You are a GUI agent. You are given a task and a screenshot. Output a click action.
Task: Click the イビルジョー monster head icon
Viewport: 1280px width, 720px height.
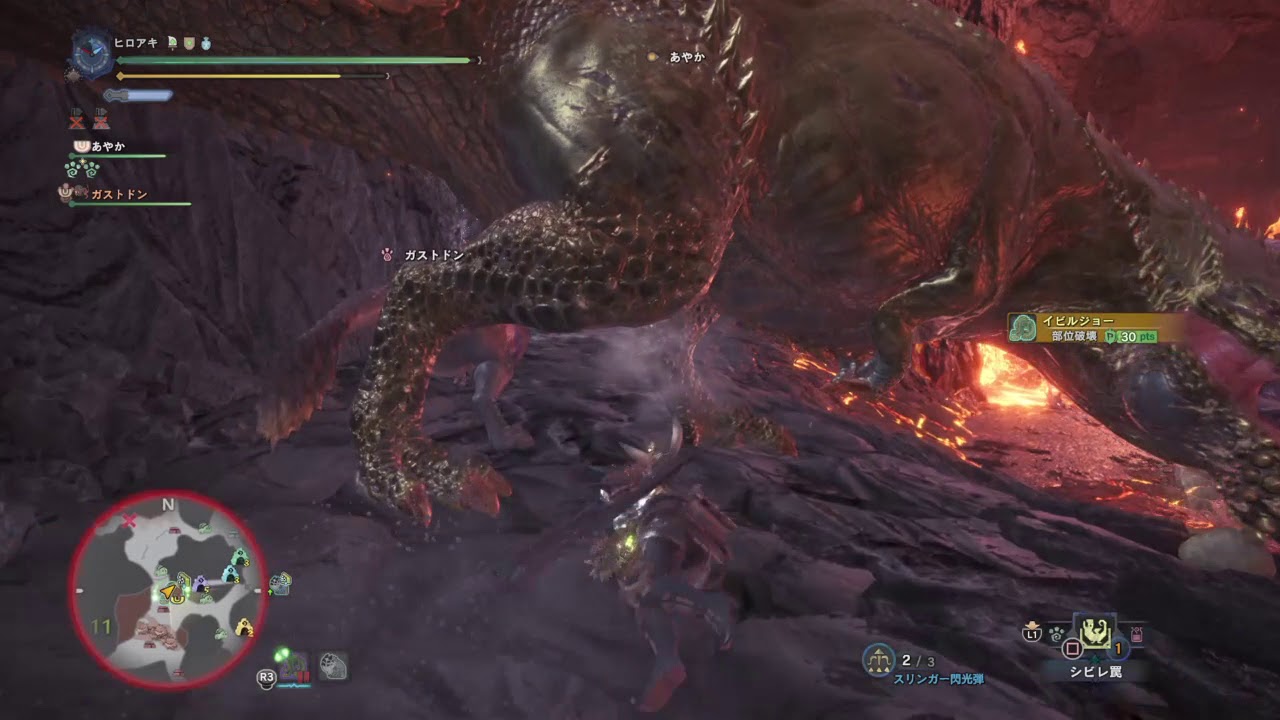1022,325
